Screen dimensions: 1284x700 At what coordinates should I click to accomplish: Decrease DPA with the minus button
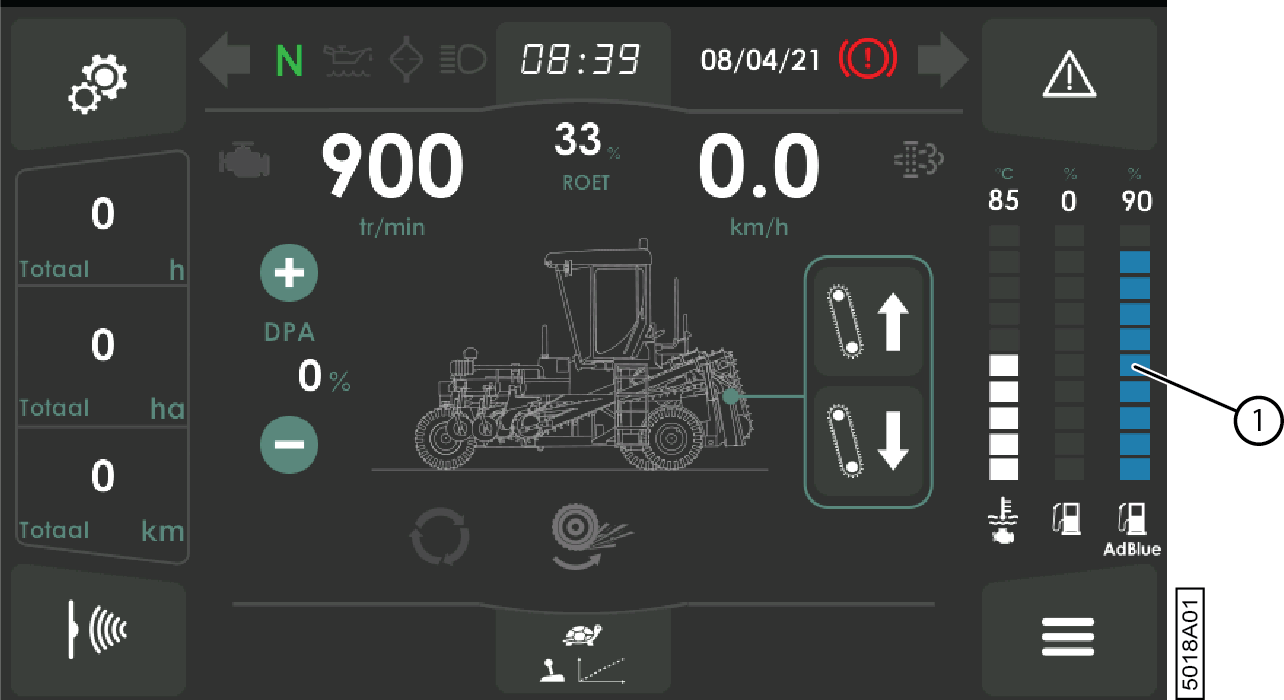coord(289,442)
